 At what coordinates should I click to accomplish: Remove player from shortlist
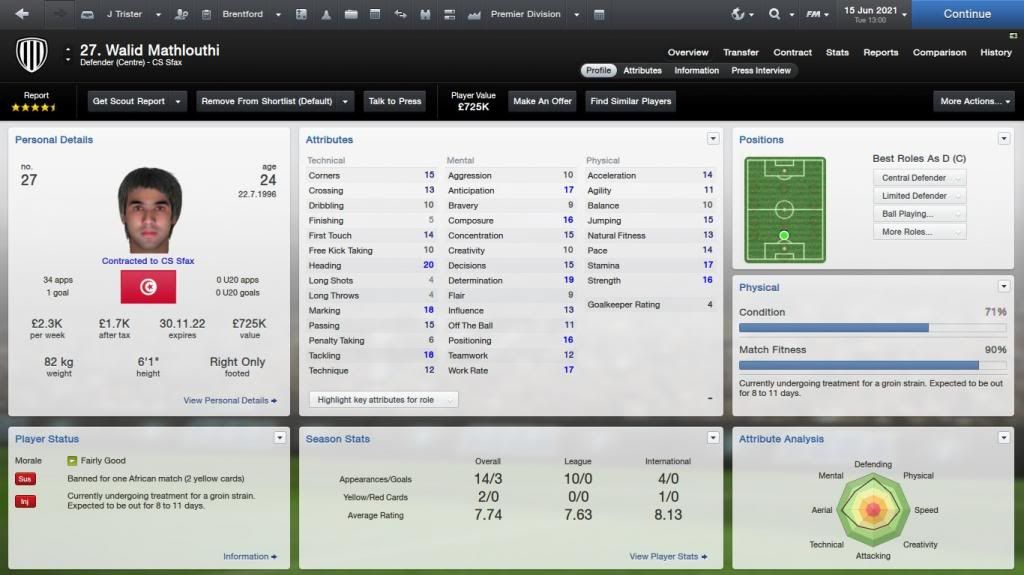click(274, 101)
